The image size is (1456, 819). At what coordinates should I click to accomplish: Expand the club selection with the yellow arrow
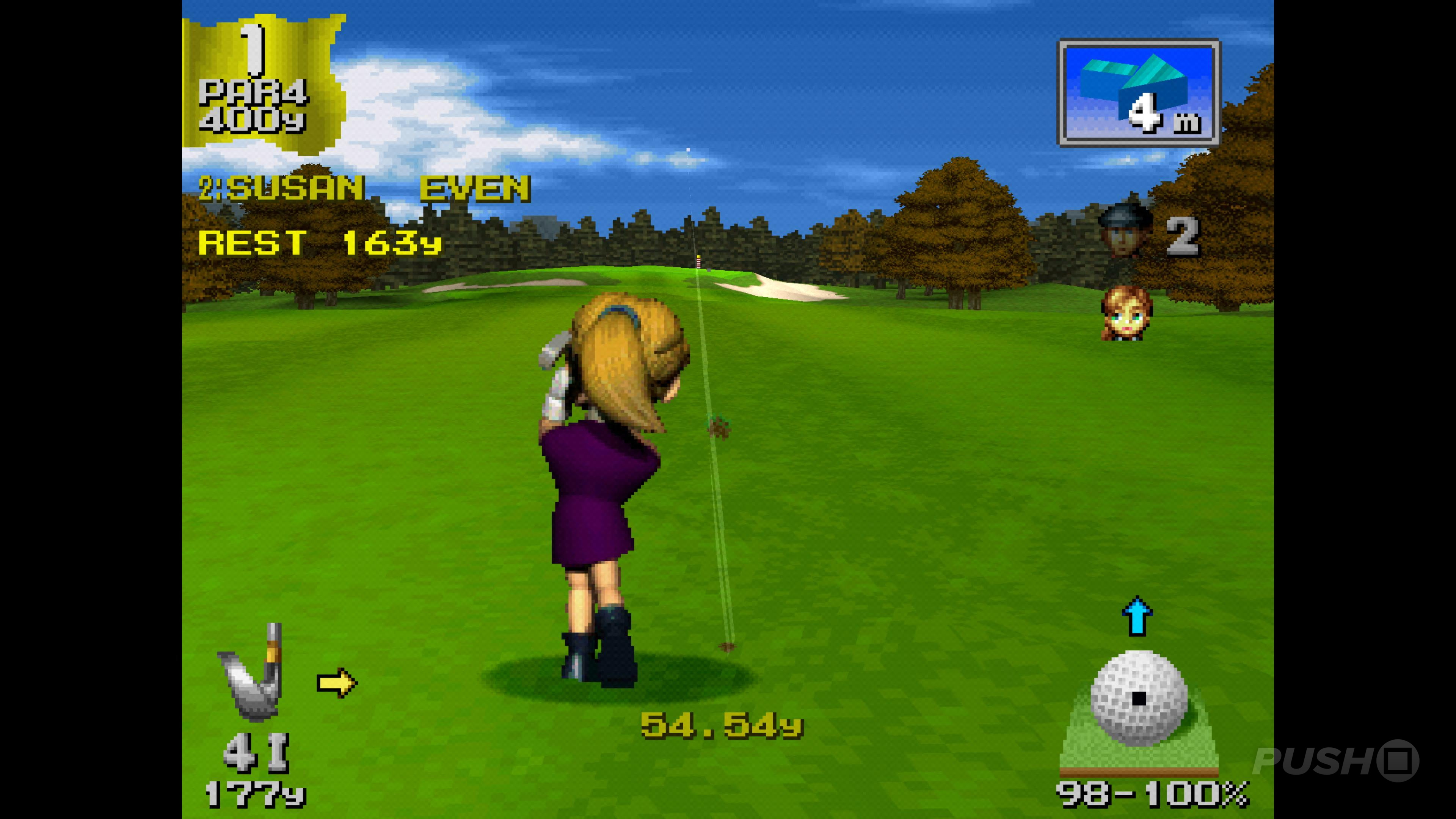[x=337, y=682]
